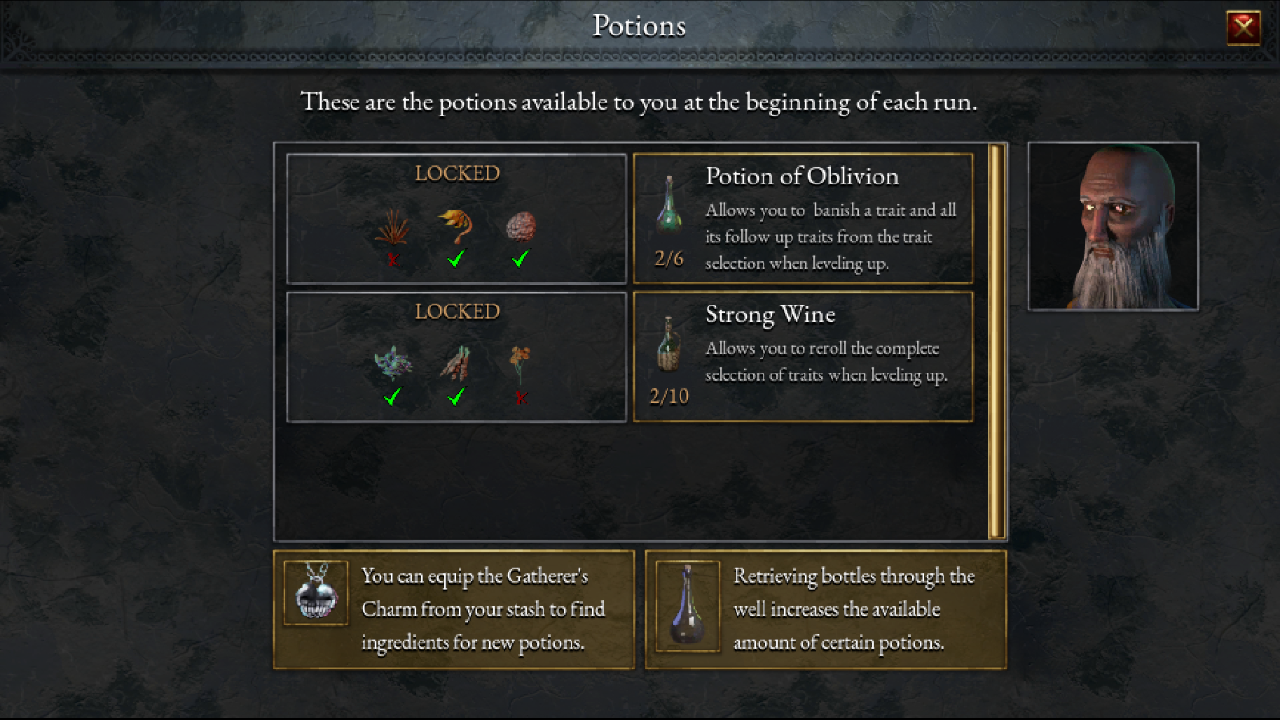1280x720 pixels.
Task: Open the first LOCKED potion recipe panel
Action: [456, 218]
